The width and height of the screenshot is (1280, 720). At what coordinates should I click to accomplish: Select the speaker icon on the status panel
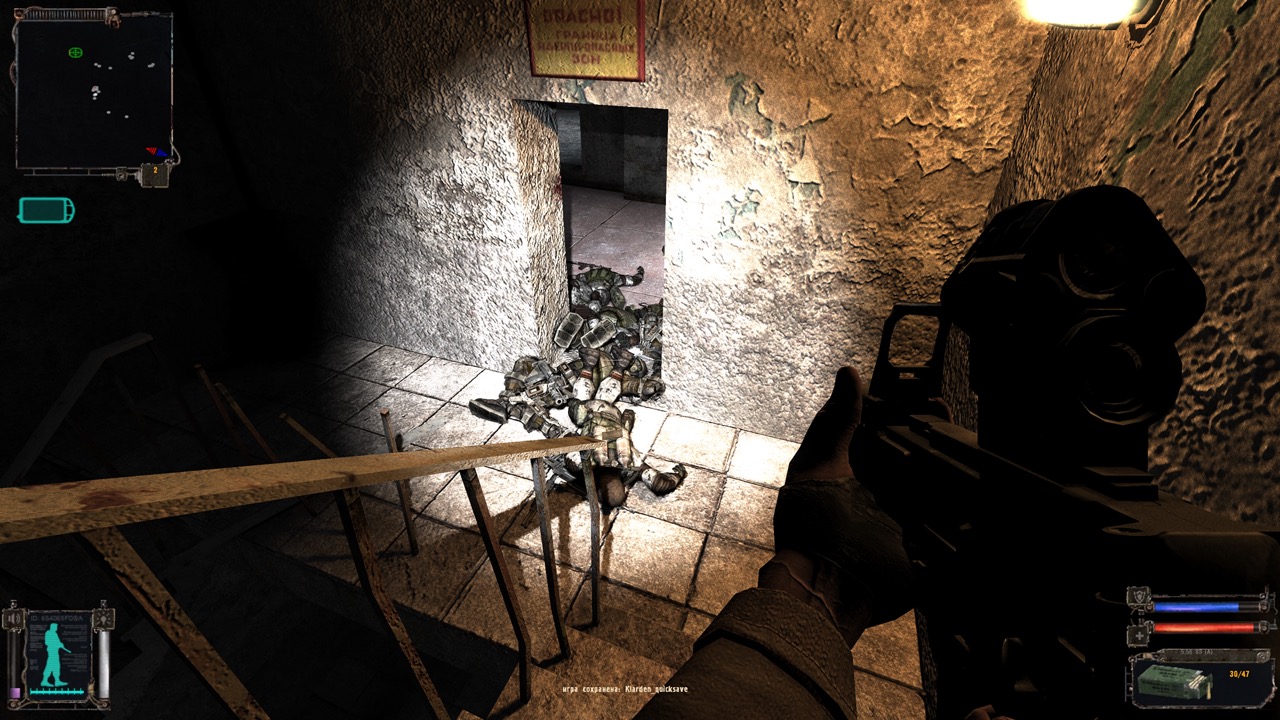12,619
